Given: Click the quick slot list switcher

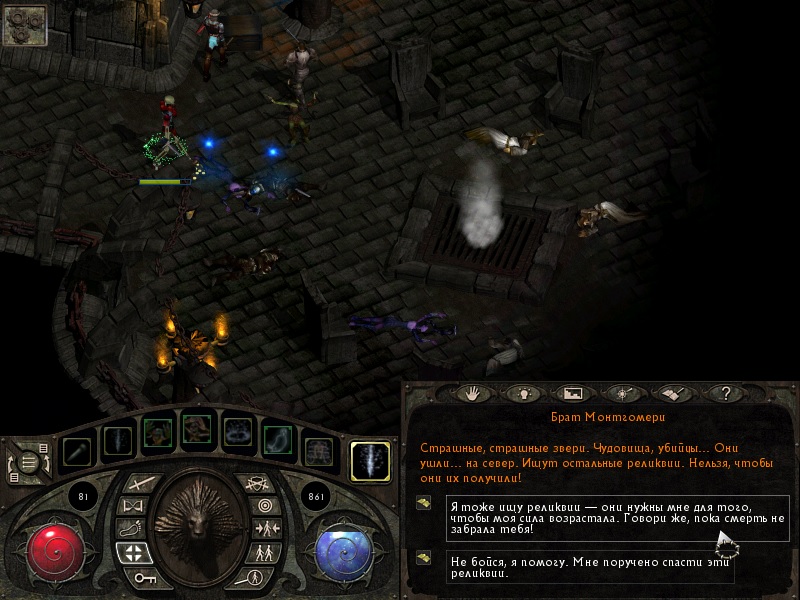Looking at the screenshot, I should (x=30, y=462).
